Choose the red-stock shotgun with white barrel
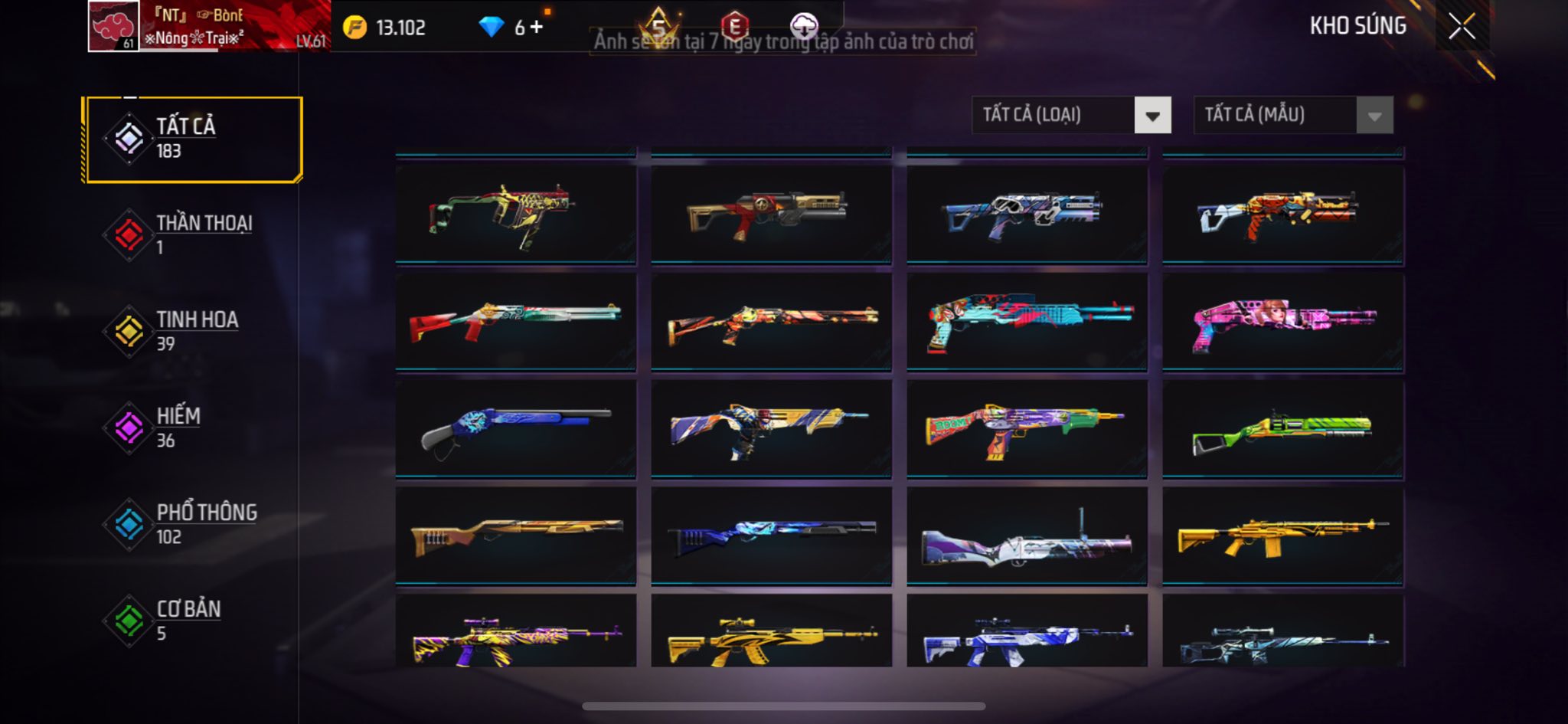The image size is (1568, 724). click(515, 323)
